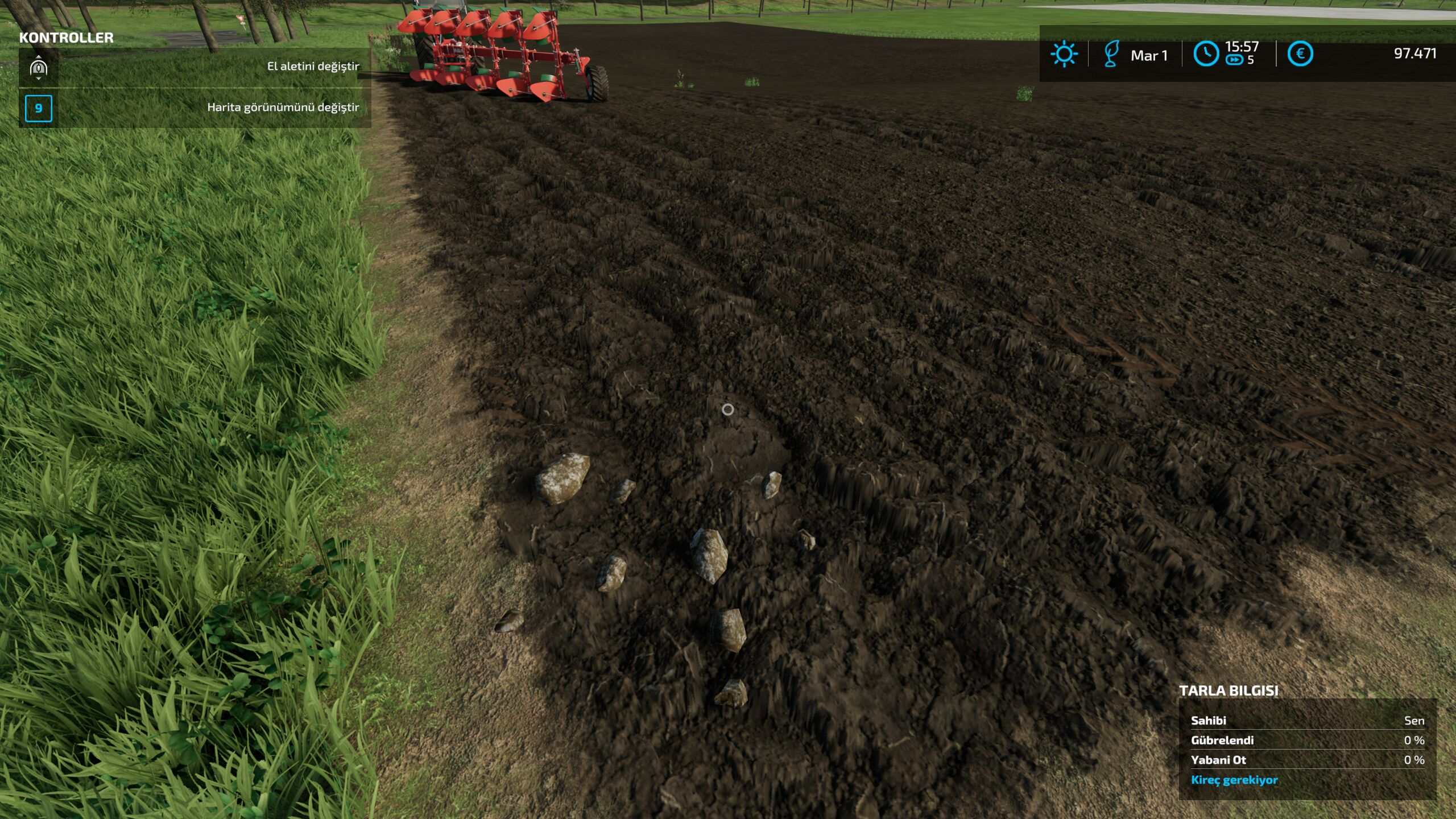Collapse the KONTROLLER help list
The width and height of the screenshot is (1456, 819).
click(65, 39)
